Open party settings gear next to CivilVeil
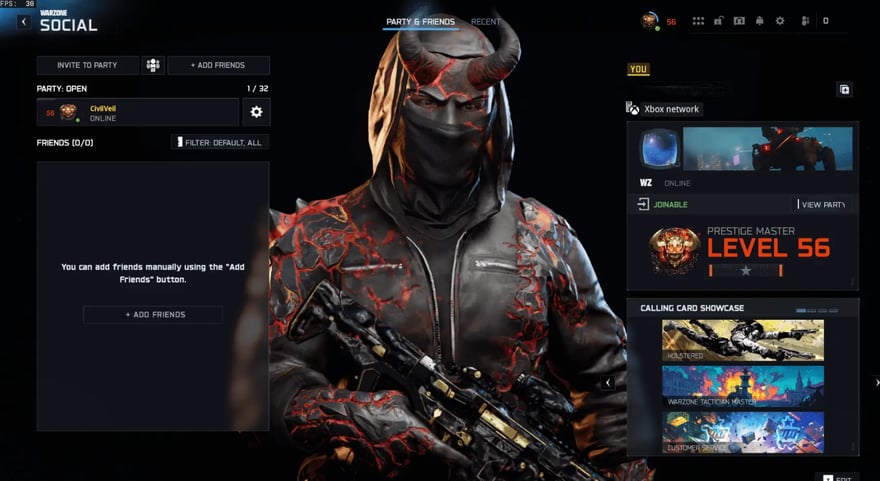The image size is (880, 481). tap(256, 112)
